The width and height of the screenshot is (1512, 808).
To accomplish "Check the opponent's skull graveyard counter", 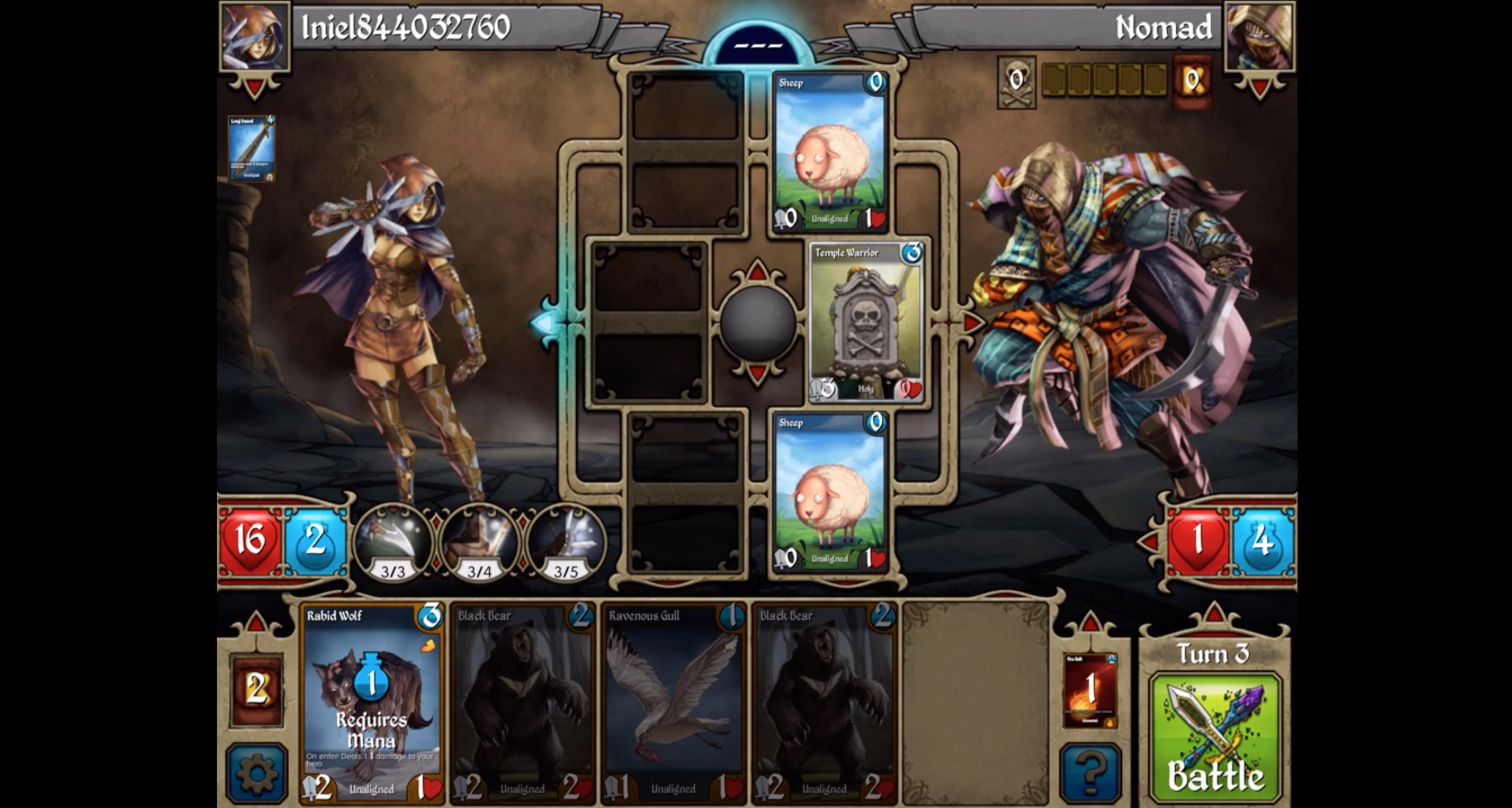I will click(1016, 82).
